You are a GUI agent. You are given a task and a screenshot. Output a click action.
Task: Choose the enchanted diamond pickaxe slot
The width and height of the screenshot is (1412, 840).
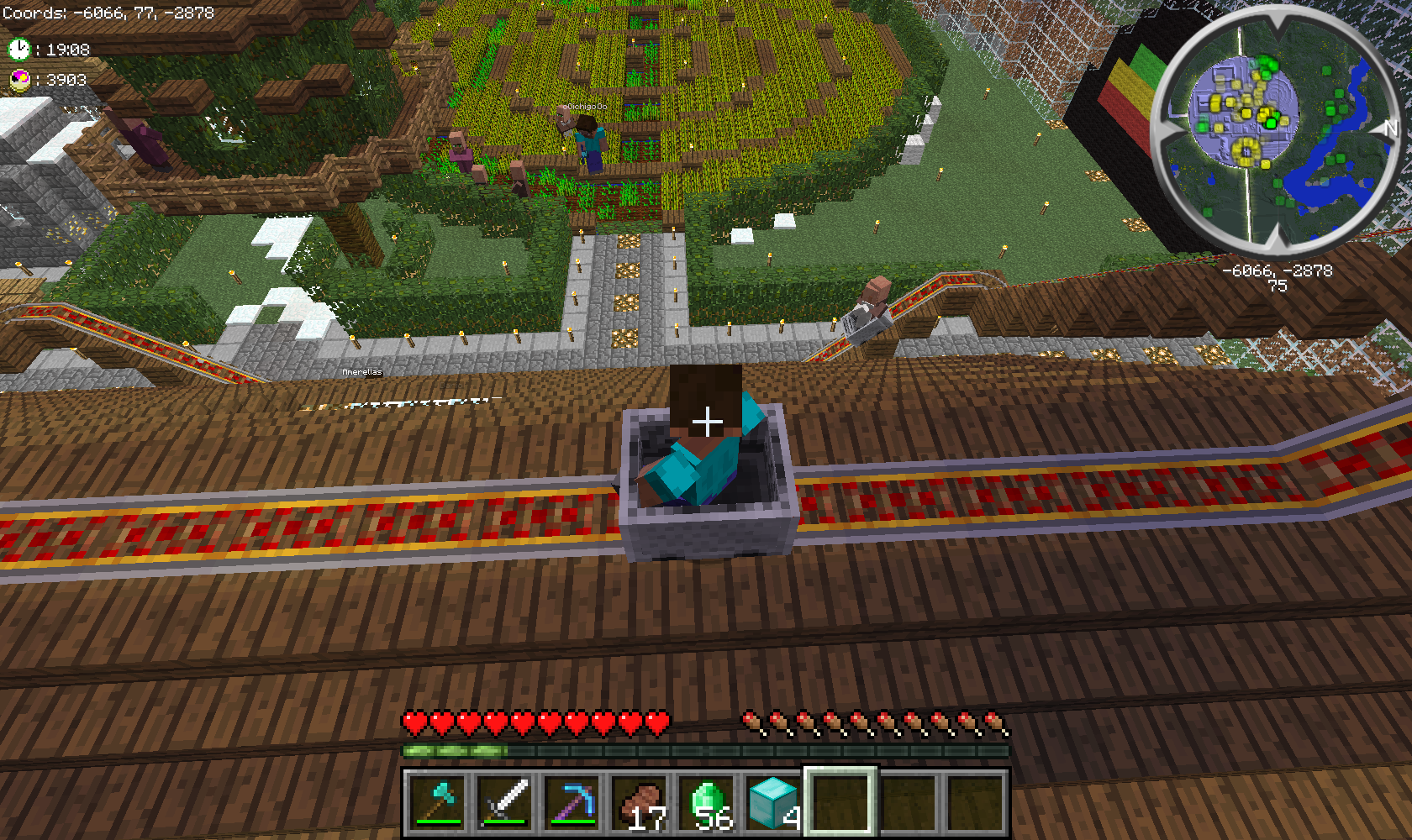(572, 802)
